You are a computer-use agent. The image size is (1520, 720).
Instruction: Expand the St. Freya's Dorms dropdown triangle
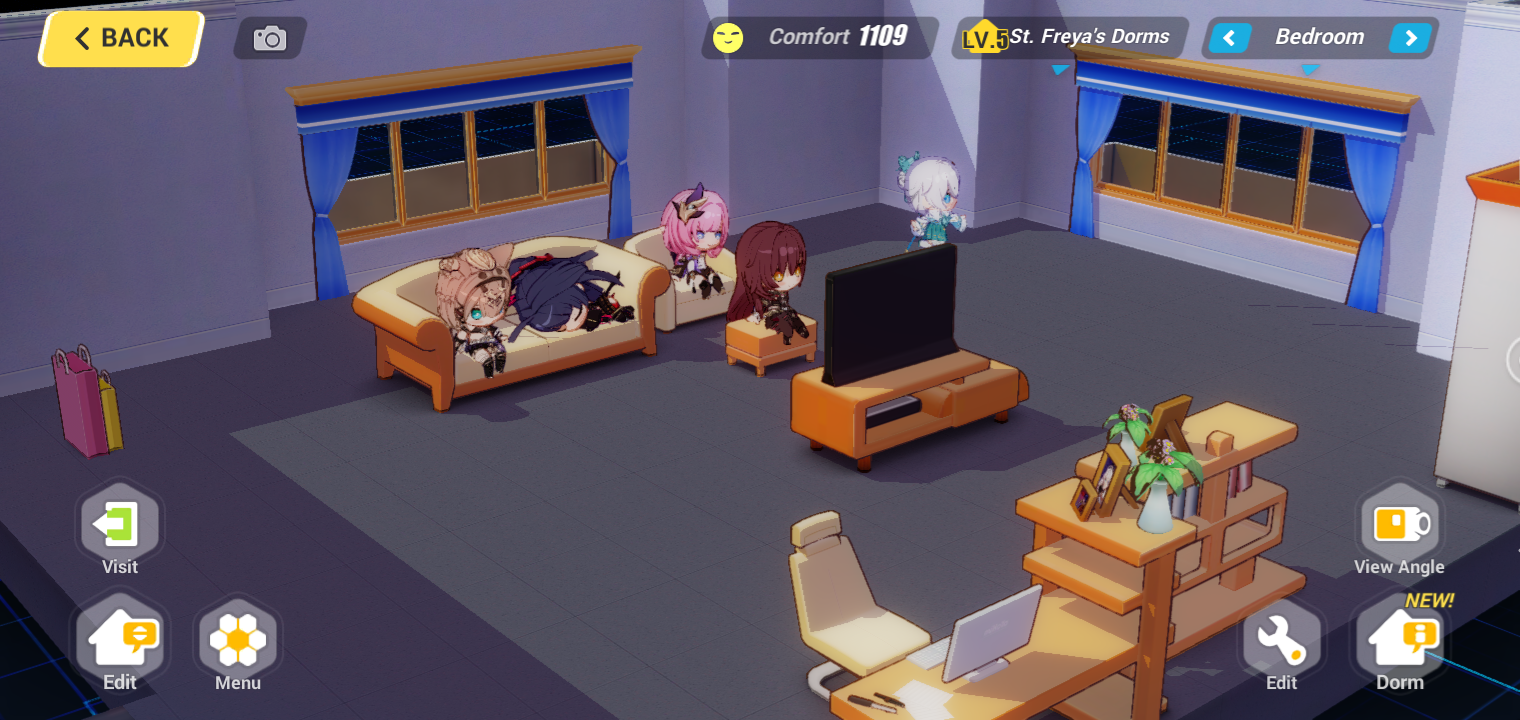tap(1060, 70)
